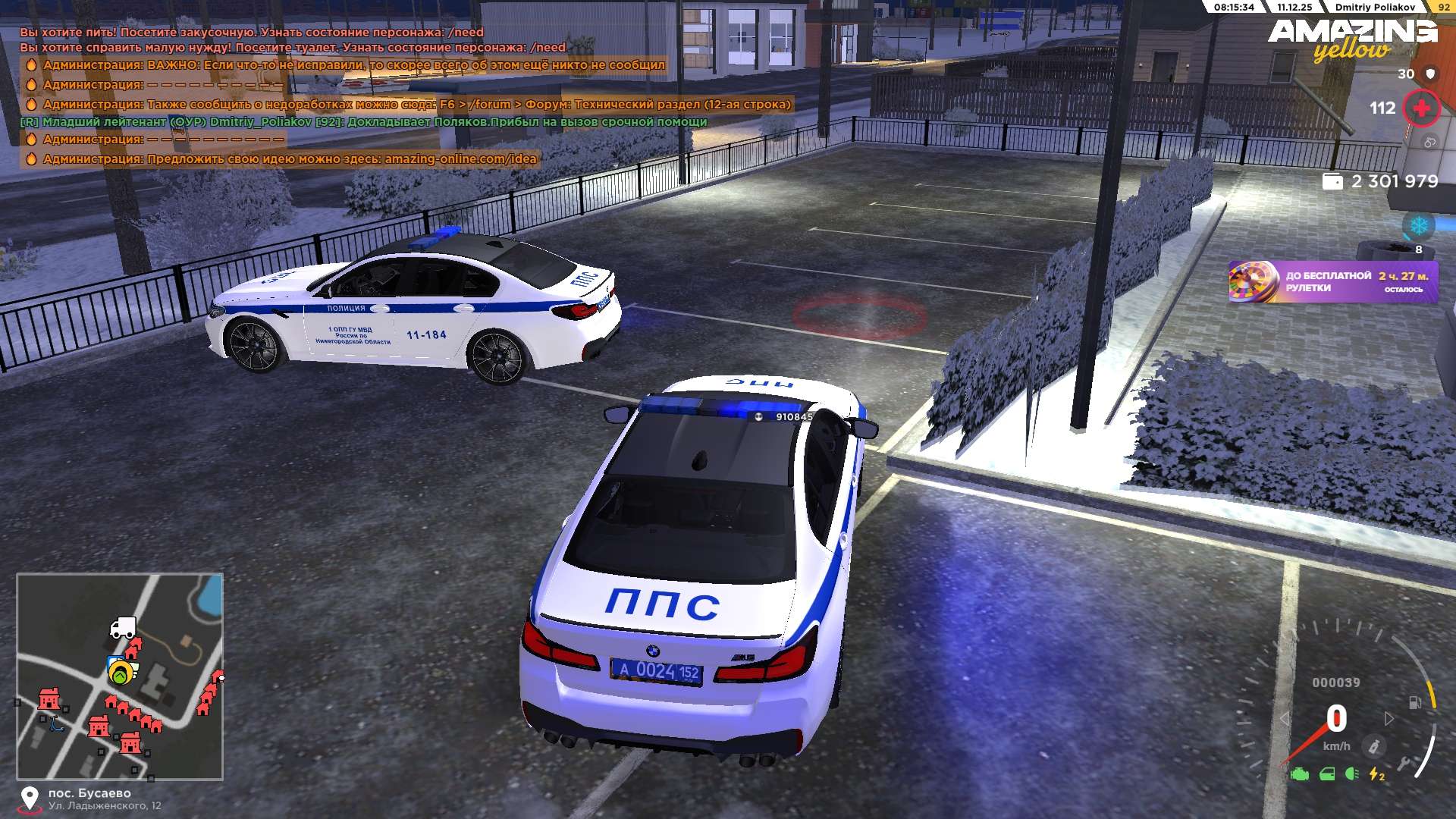The image size is (1456, 819).
Task: Click the blue scooter marker on minimap
Action: (56, 724)
